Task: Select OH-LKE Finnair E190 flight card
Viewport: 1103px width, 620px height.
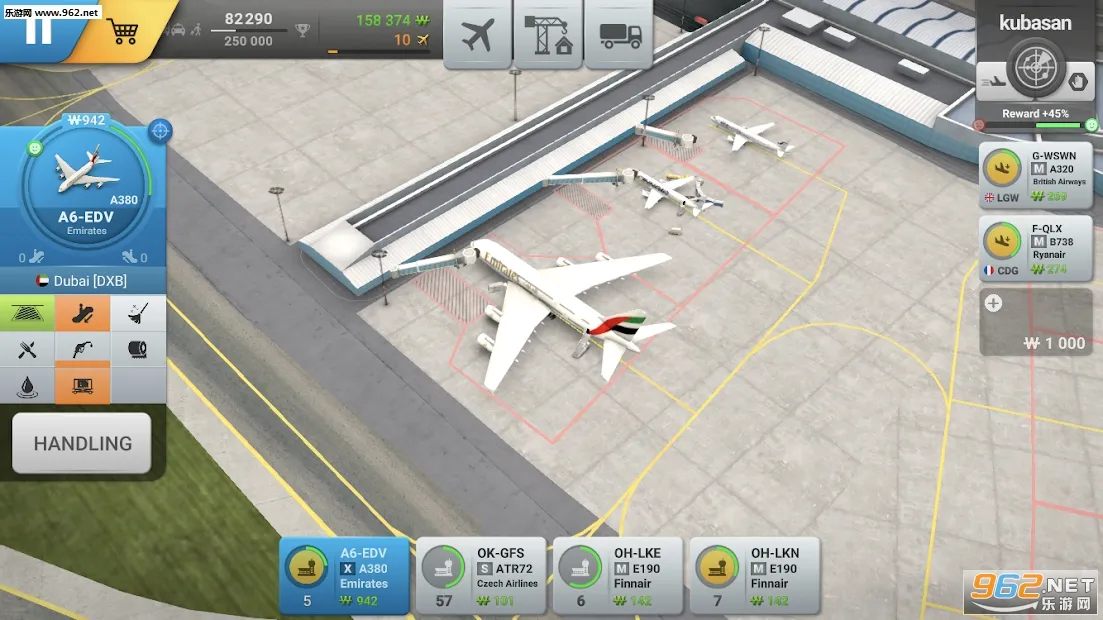Action: pyautogui.click(x=619, y=575)
